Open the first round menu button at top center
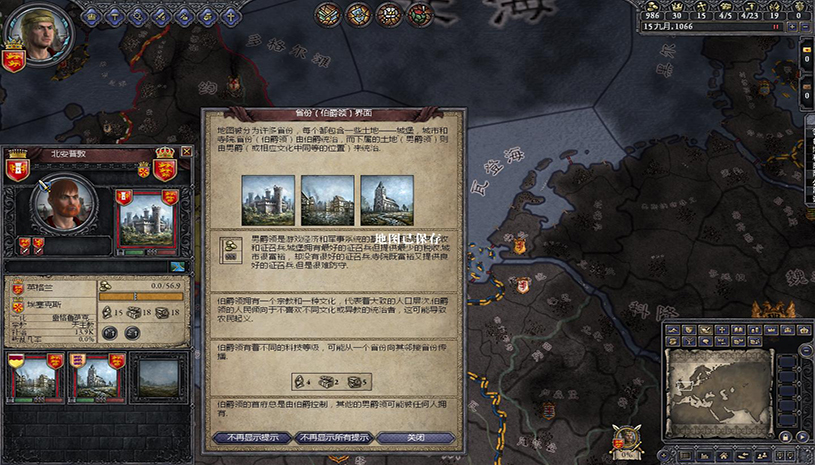 [x=327, y=14]
